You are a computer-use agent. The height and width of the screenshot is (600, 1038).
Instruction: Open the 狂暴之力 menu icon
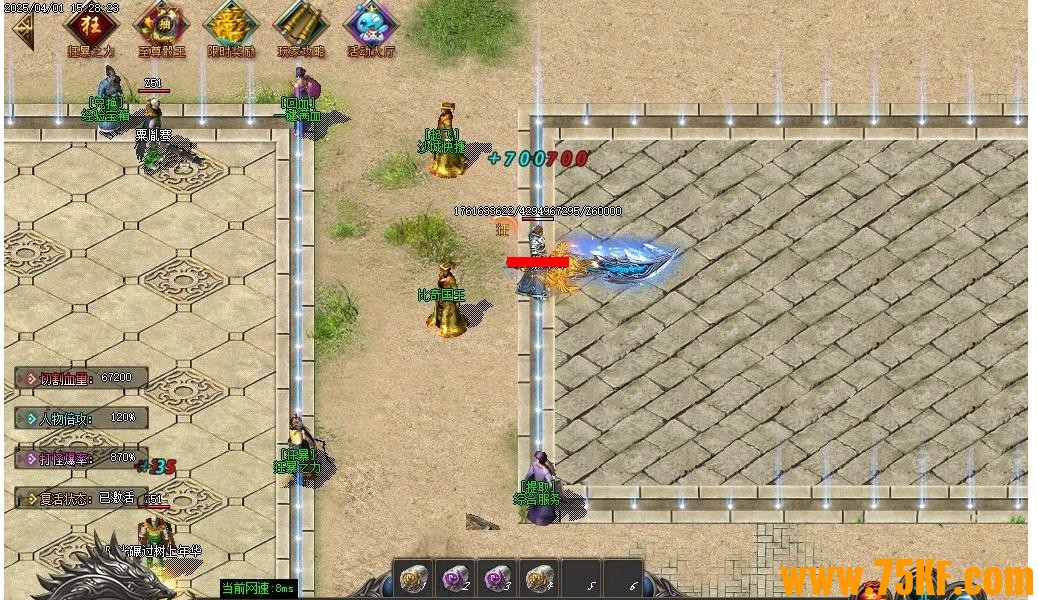click(x=91, y=25)
